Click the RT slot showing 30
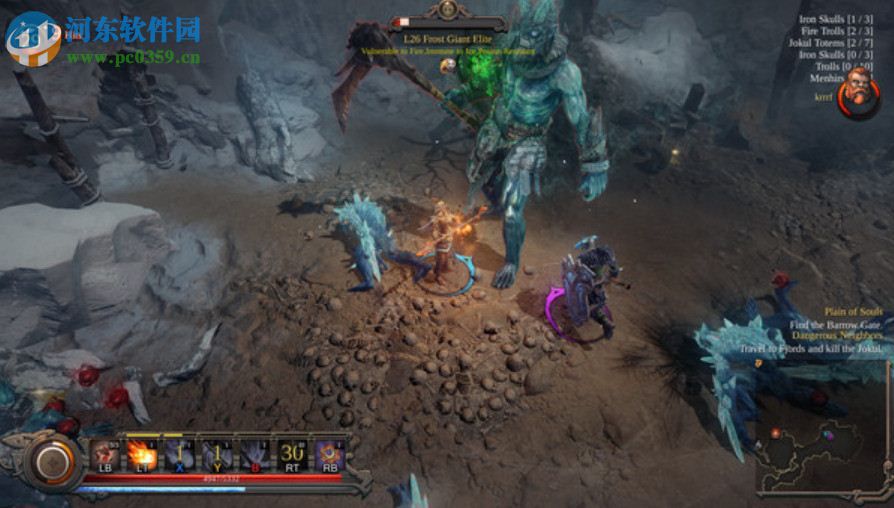The width and height of the screenshot is (894, 508). coord(292,455)
